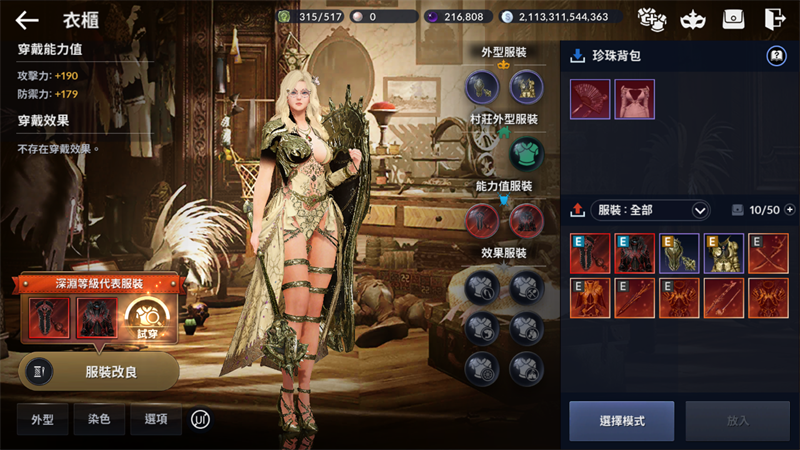800x450 pixels.
Task: Open the pearl bag help icon
Action: click(x=775, y=57)
